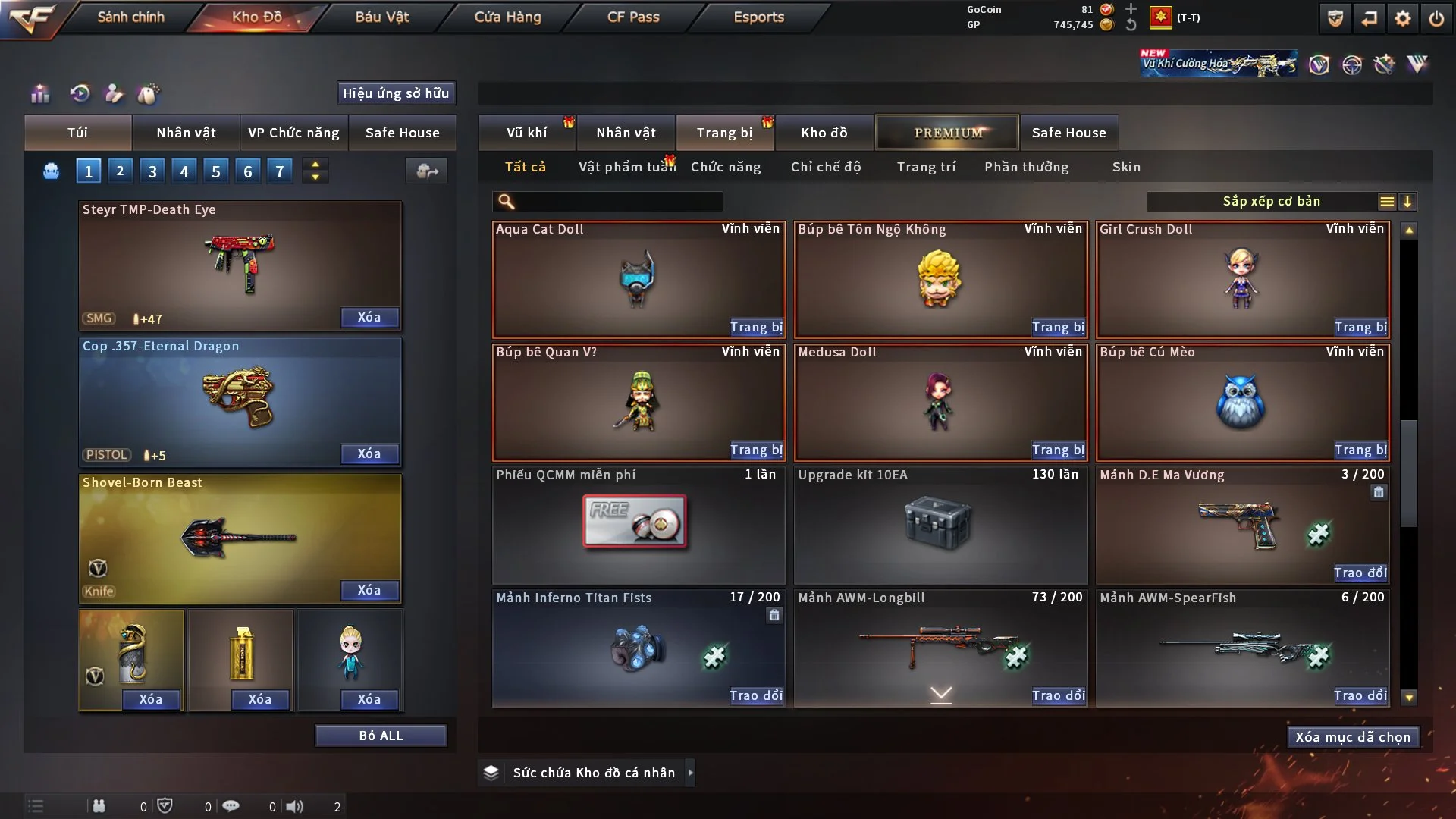Equip the Girl Crush Doll item
The image size is (1456, 819).
click(x=1360, y=327)
